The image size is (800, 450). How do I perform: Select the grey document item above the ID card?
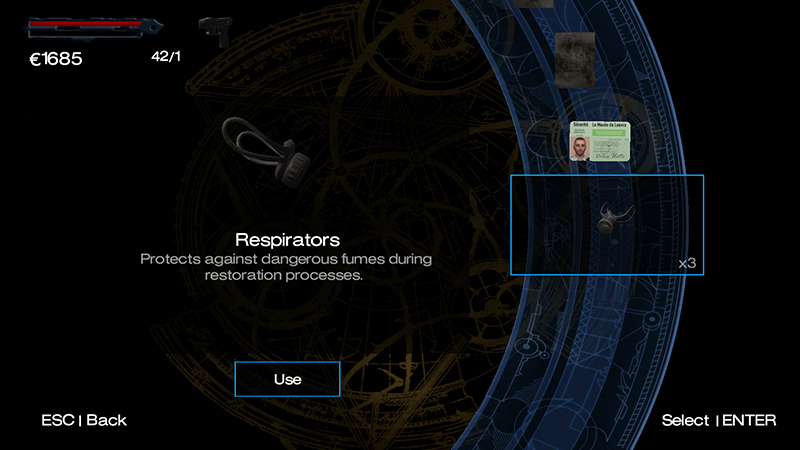[x=575, y=56]
